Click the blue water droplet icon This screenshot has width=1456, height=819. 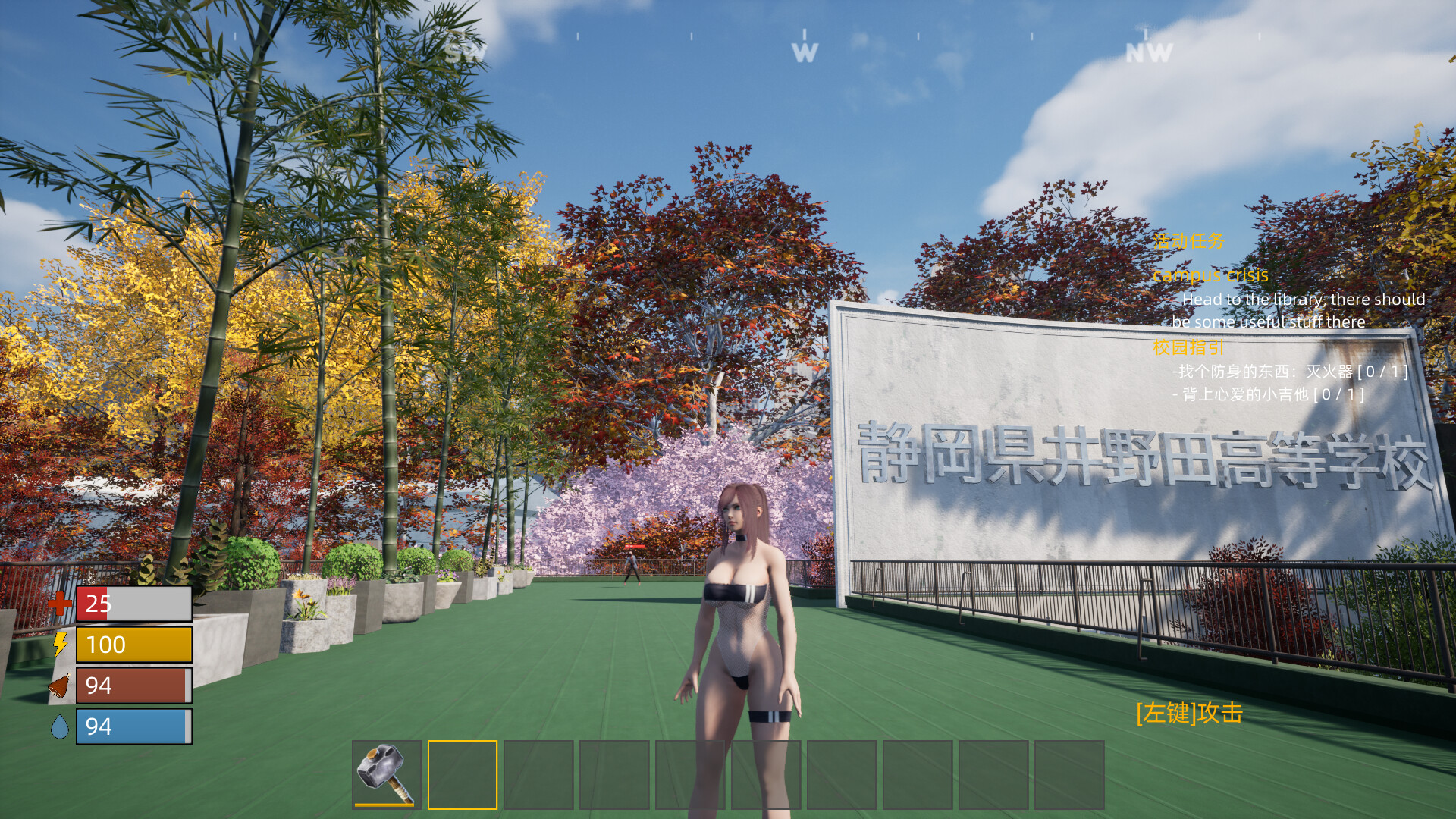pos(60,727)
